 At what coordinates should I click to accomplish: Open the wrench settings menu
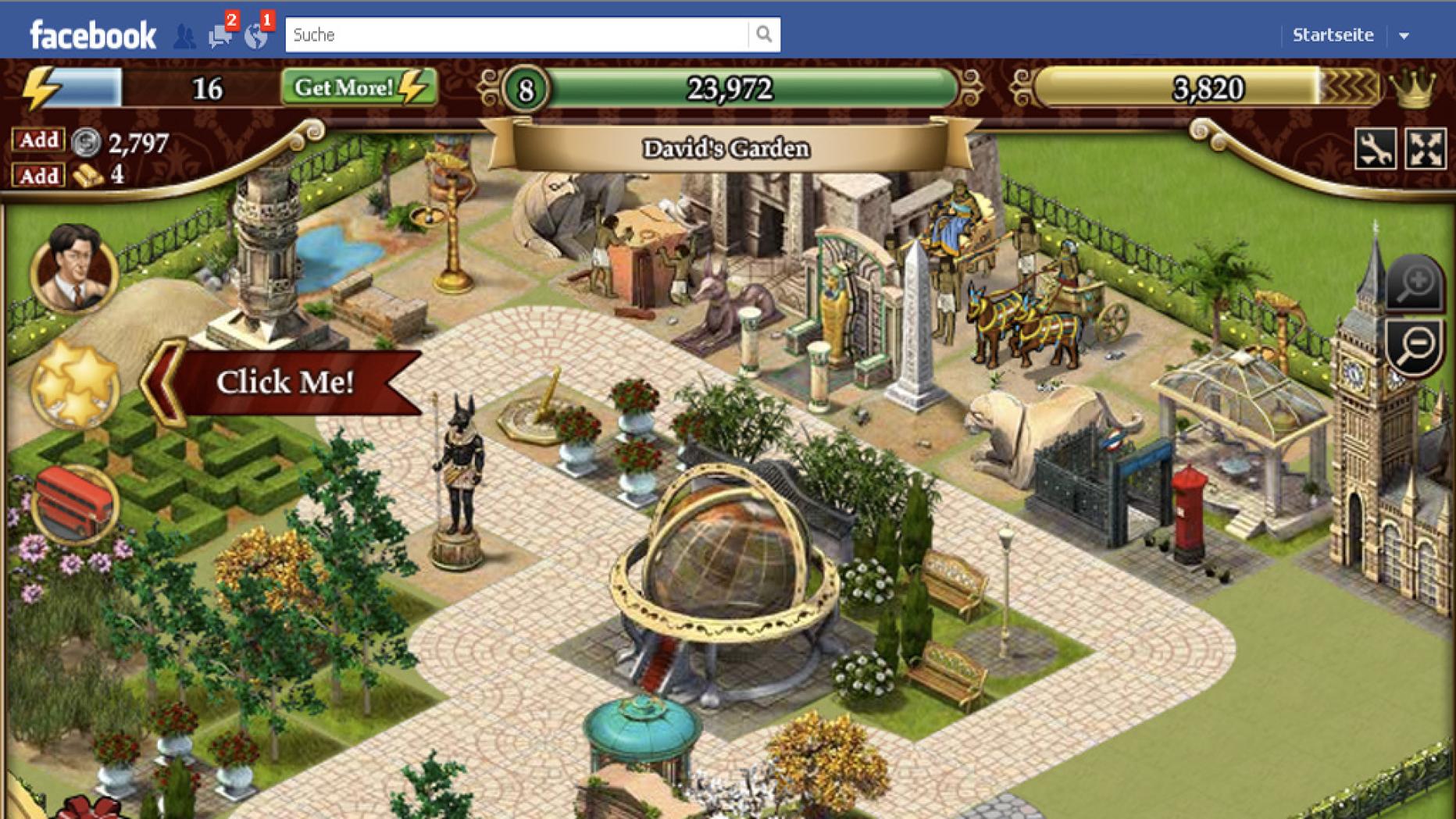[x=1375, y=148]
